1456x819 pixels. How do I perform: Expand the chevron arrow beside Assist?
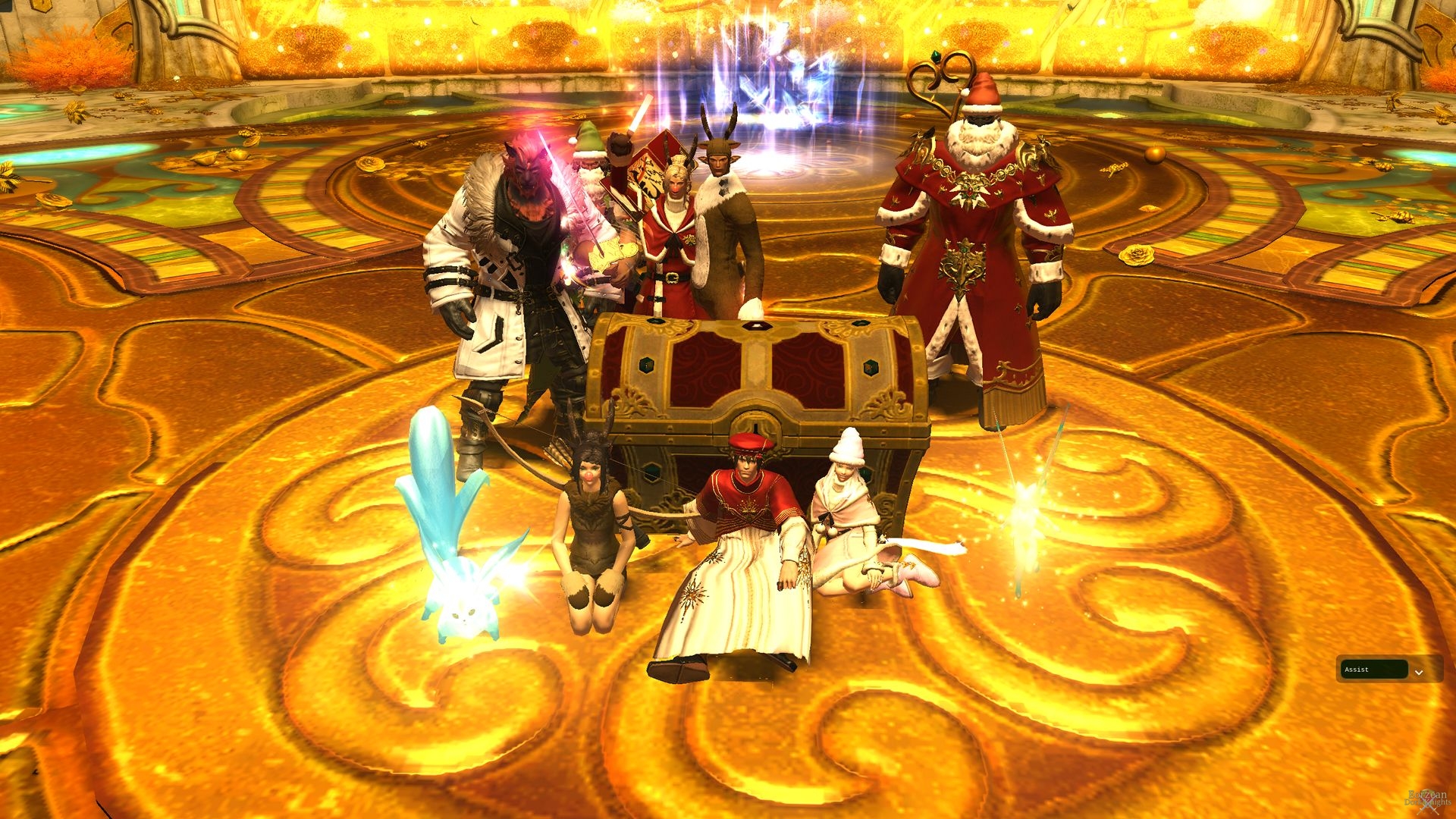[1419, 672]
